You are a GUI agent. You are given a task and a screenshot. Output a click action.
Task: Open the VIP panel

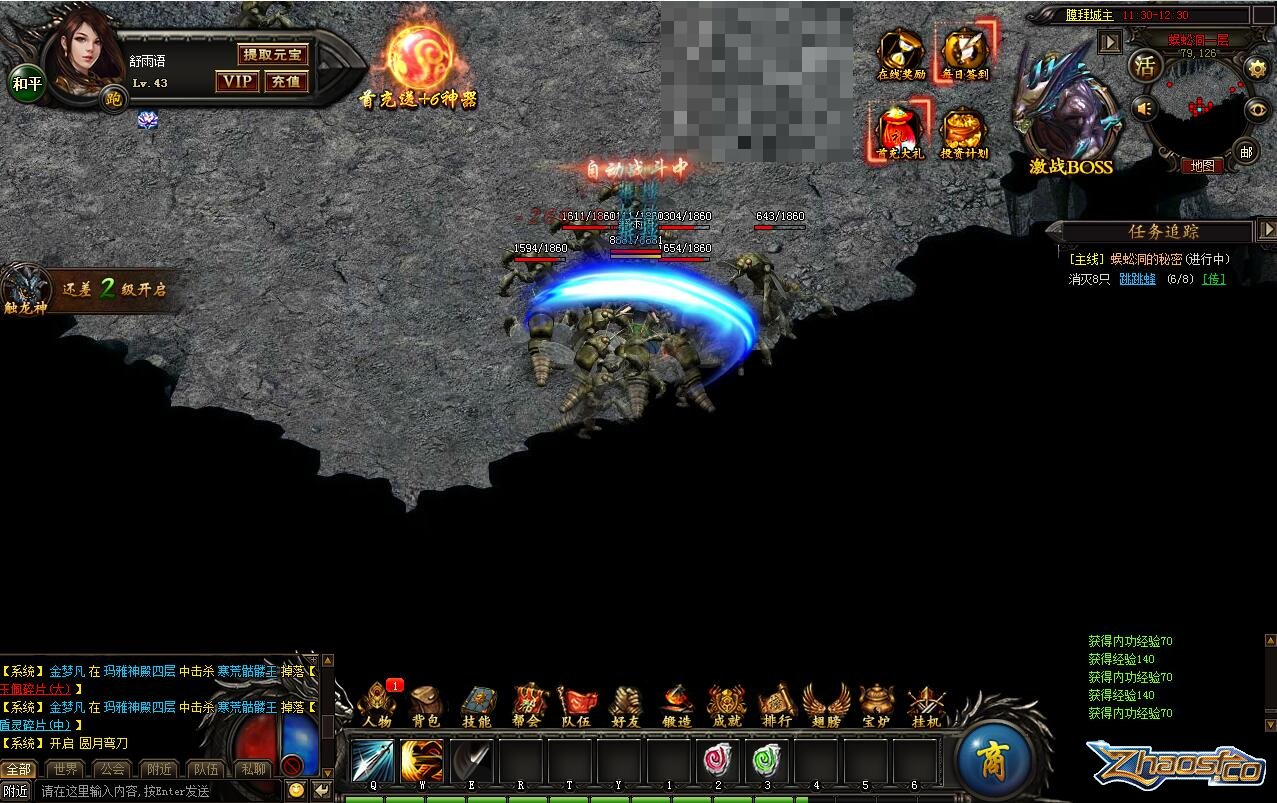pos(237,82)
